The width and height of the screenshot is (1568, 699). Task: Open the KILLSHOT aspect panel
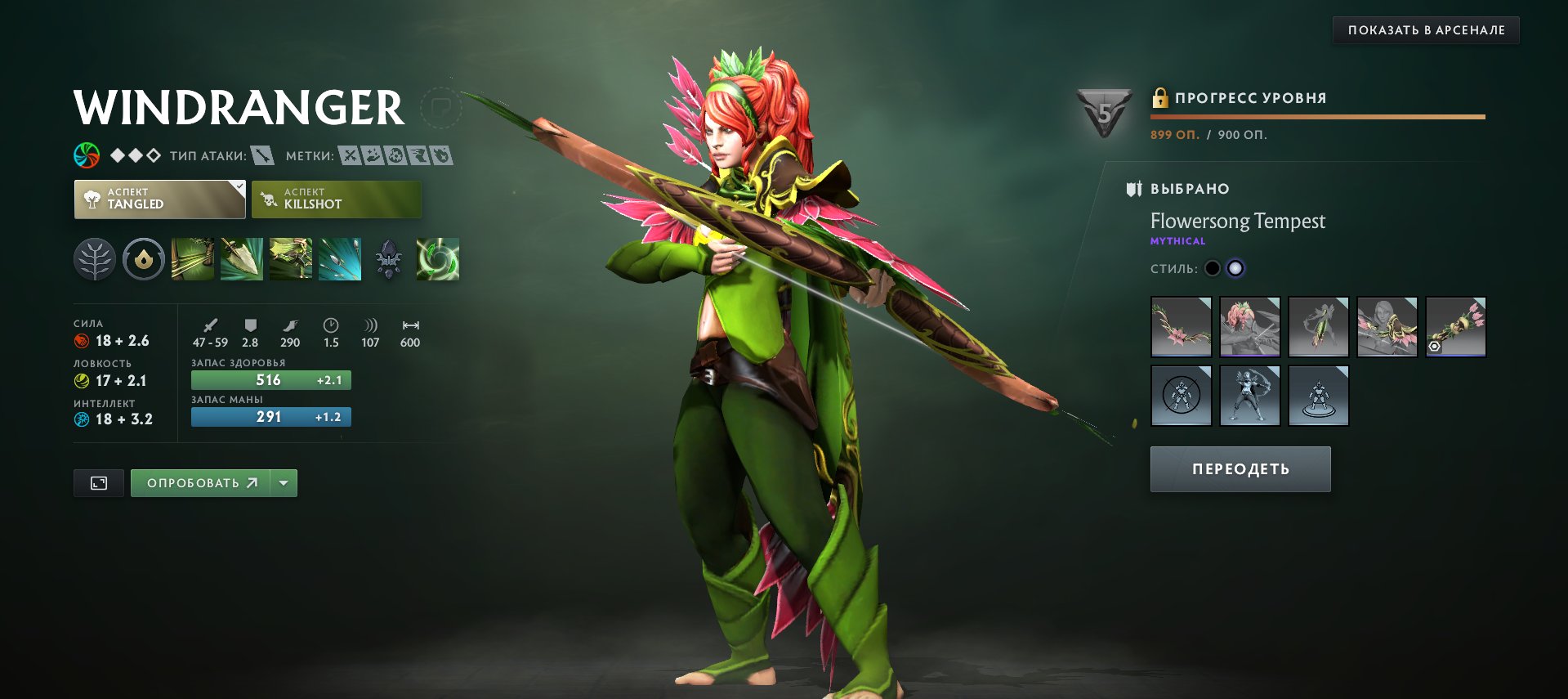coord(336,199)
